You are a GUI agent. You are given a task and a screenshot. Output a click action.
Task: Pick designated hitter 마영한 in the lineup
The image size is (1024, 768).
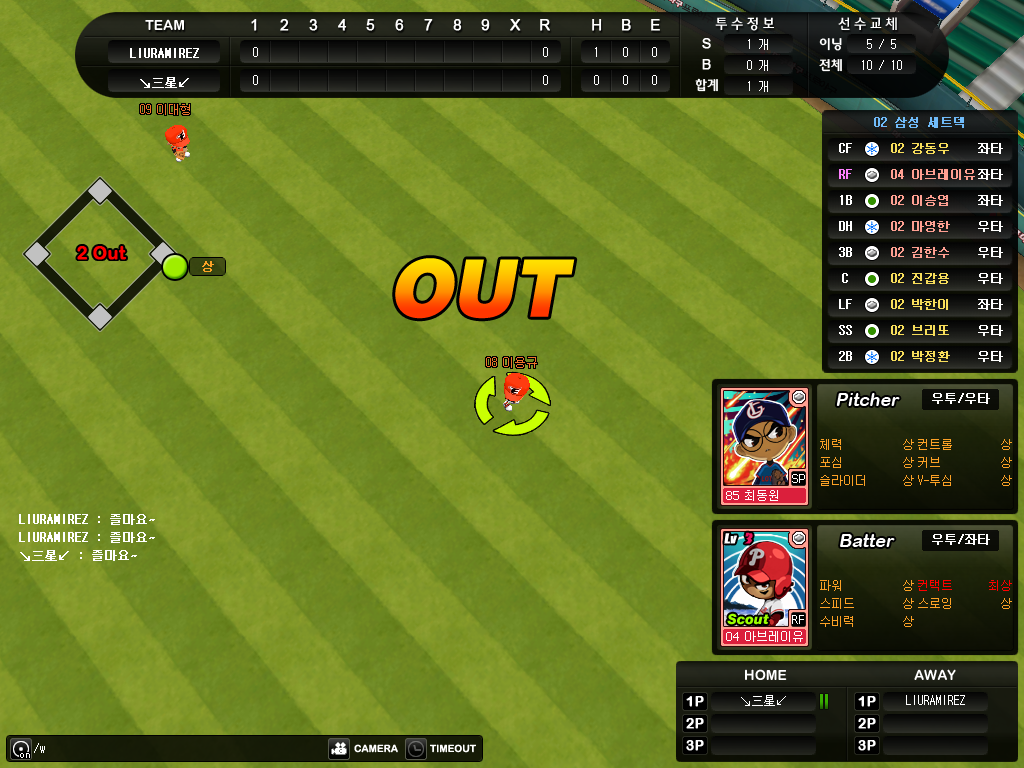919,227
